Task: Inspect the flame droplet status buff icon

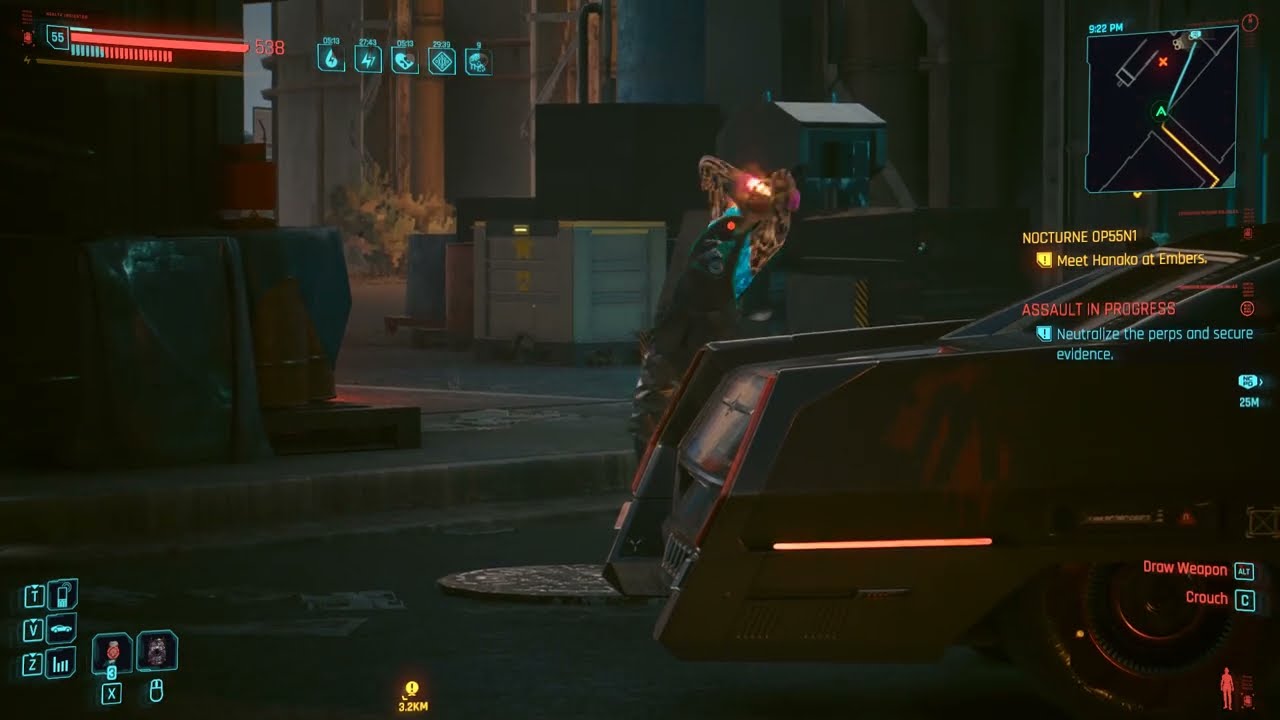Action: tap(330, 59)
